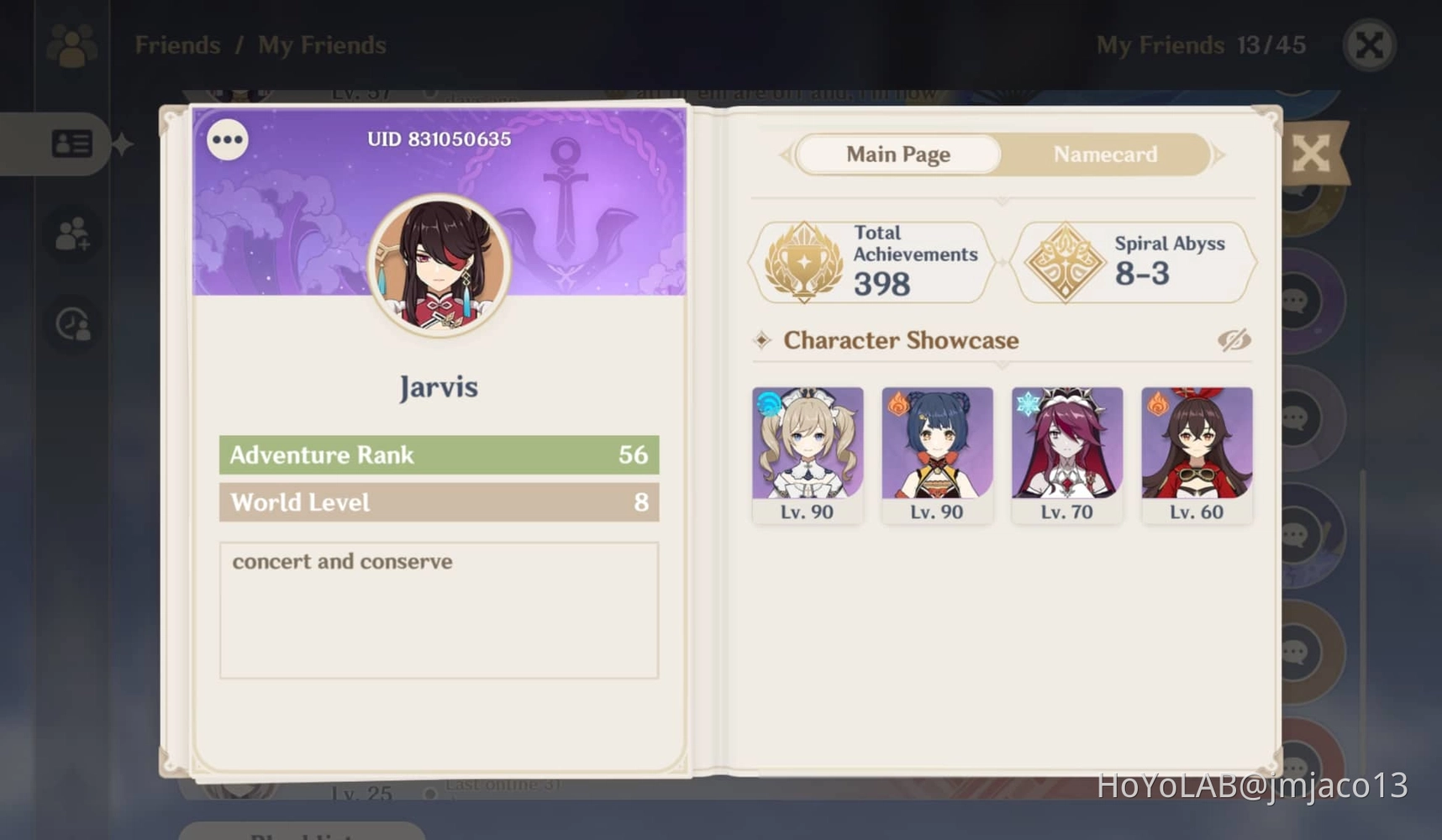Select the friend profile card icon in sidebar
1442x840 pixels.
click(74, 144)
